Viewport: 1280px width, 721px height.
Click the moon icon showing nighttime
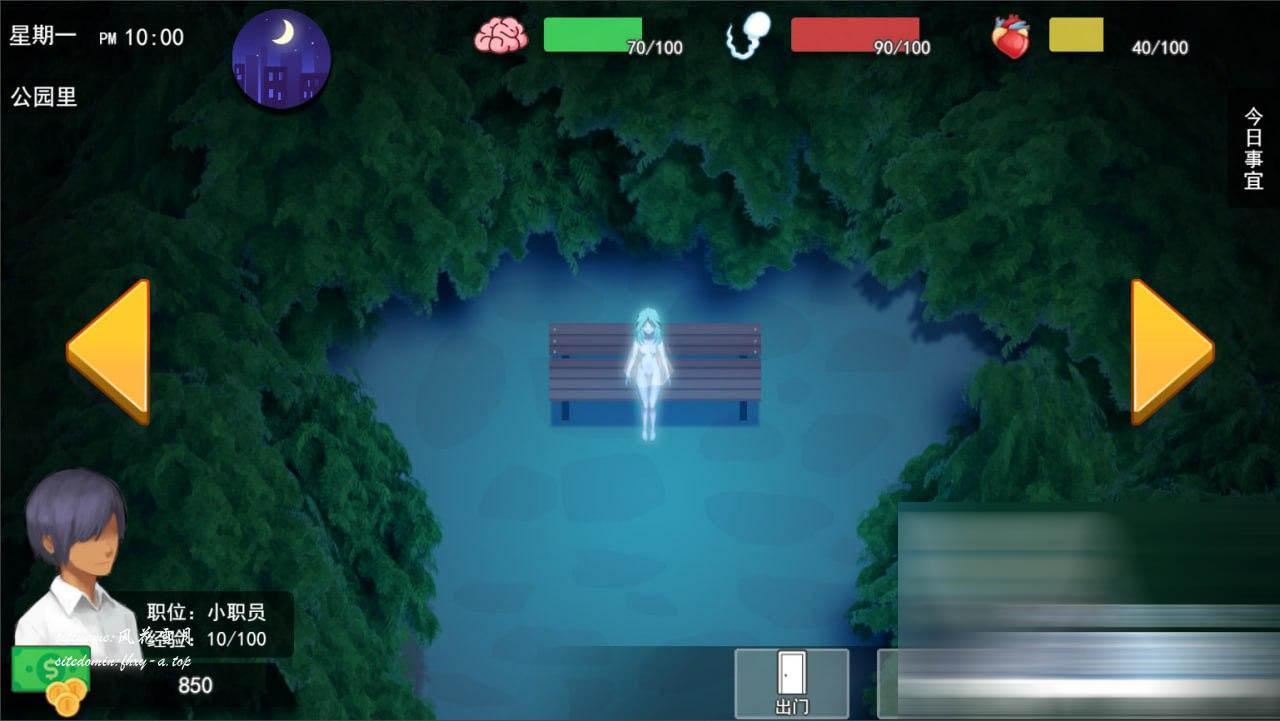(282, 57)
